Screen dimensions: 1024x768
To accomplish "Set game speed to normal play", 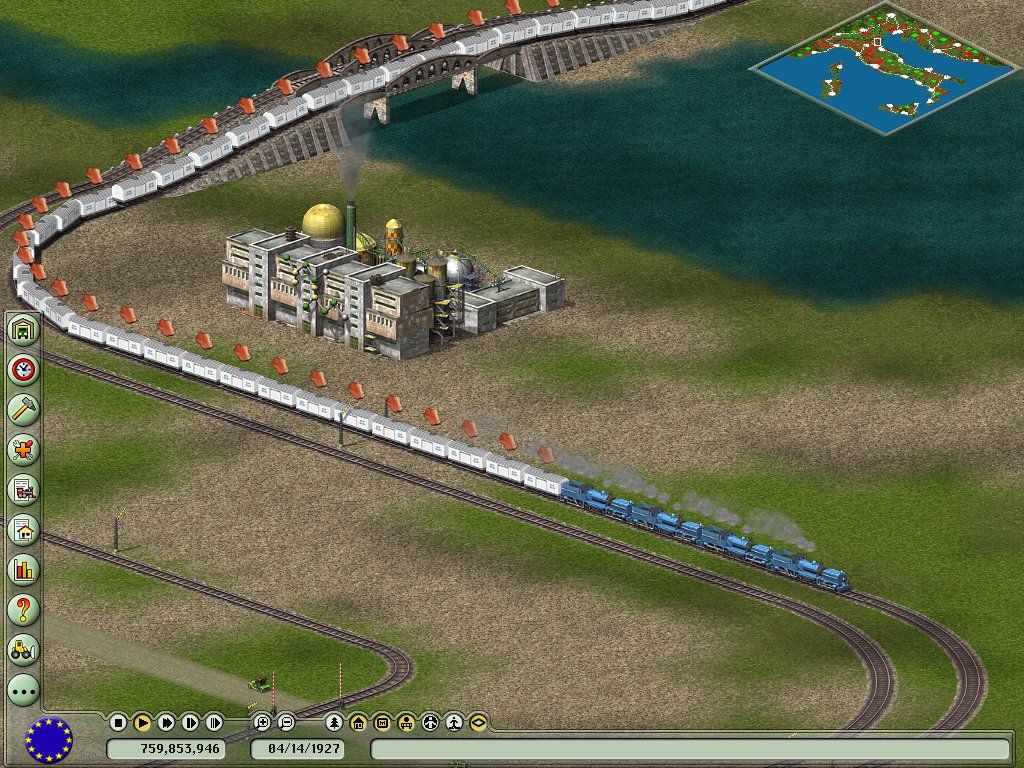I will pyautogui.click(x=142, y=722).
